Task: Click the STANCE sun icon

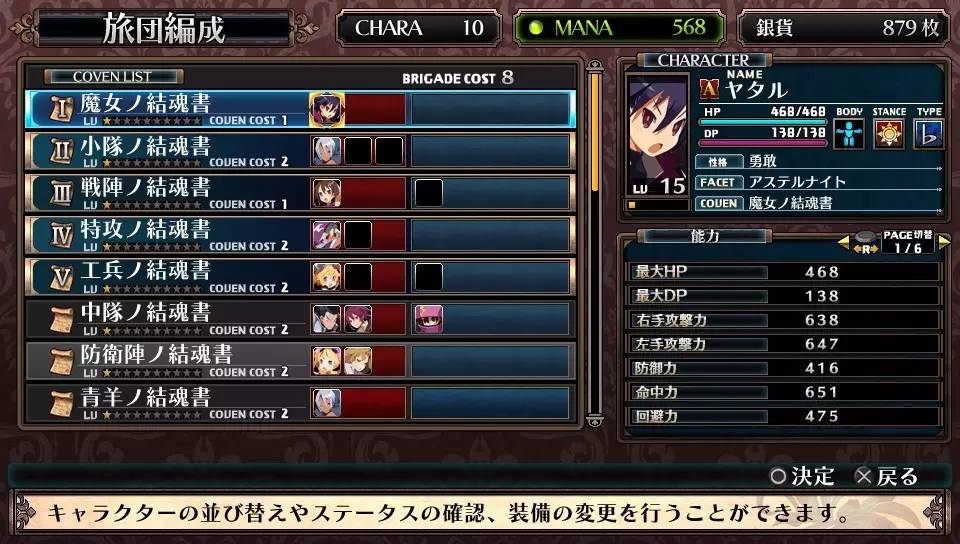Action: [889, 133]
